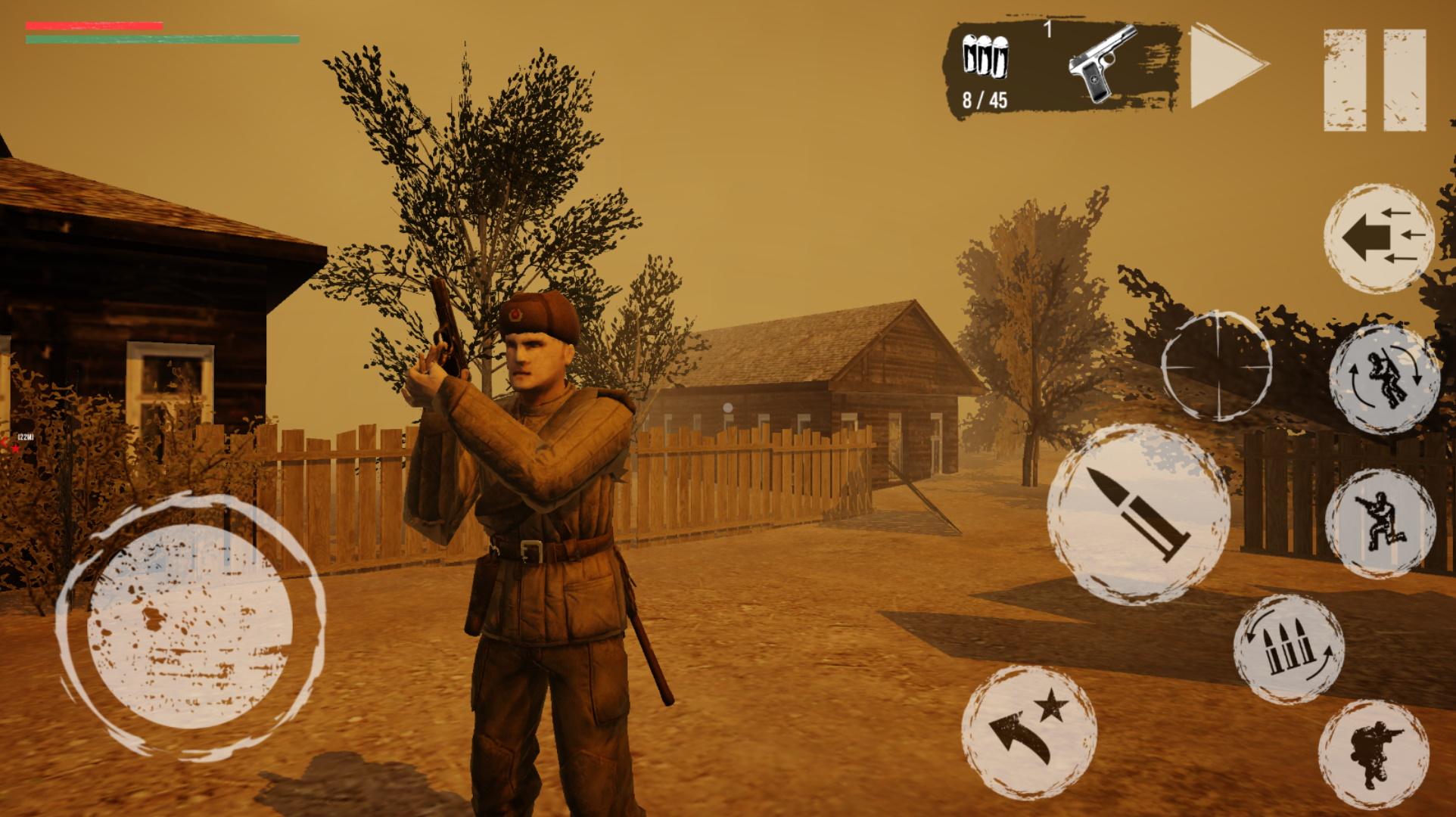Tap the dash arrow button with speed lines
Screen dimensions: 1456x817
coord(1378,237)
